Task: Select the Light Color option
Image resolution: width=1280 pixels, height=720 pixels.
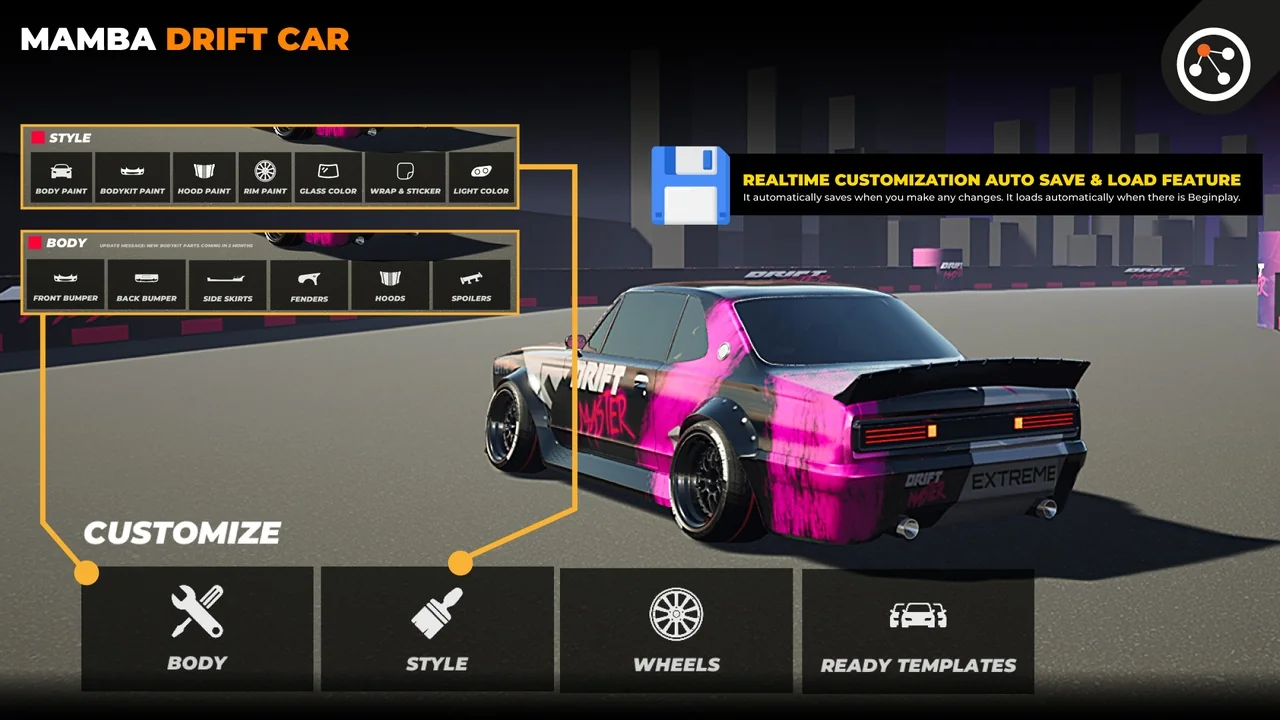Action: (481, 177)
